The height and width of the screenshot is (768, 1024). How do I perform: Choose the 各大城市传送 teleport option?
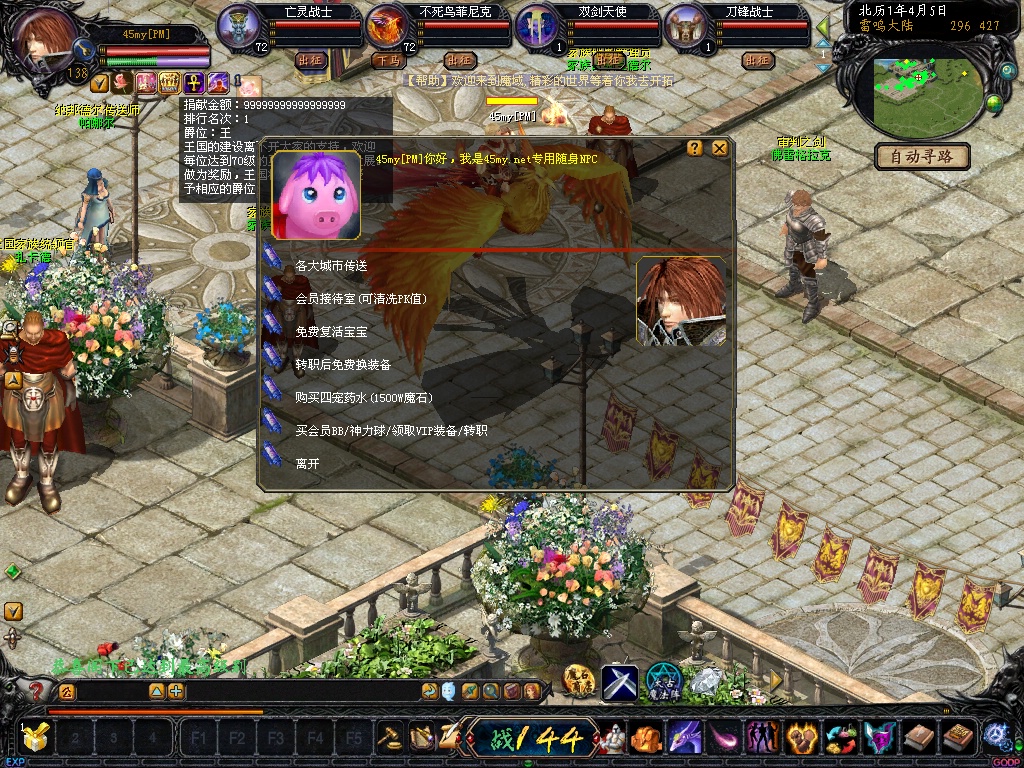click(331, 266)
